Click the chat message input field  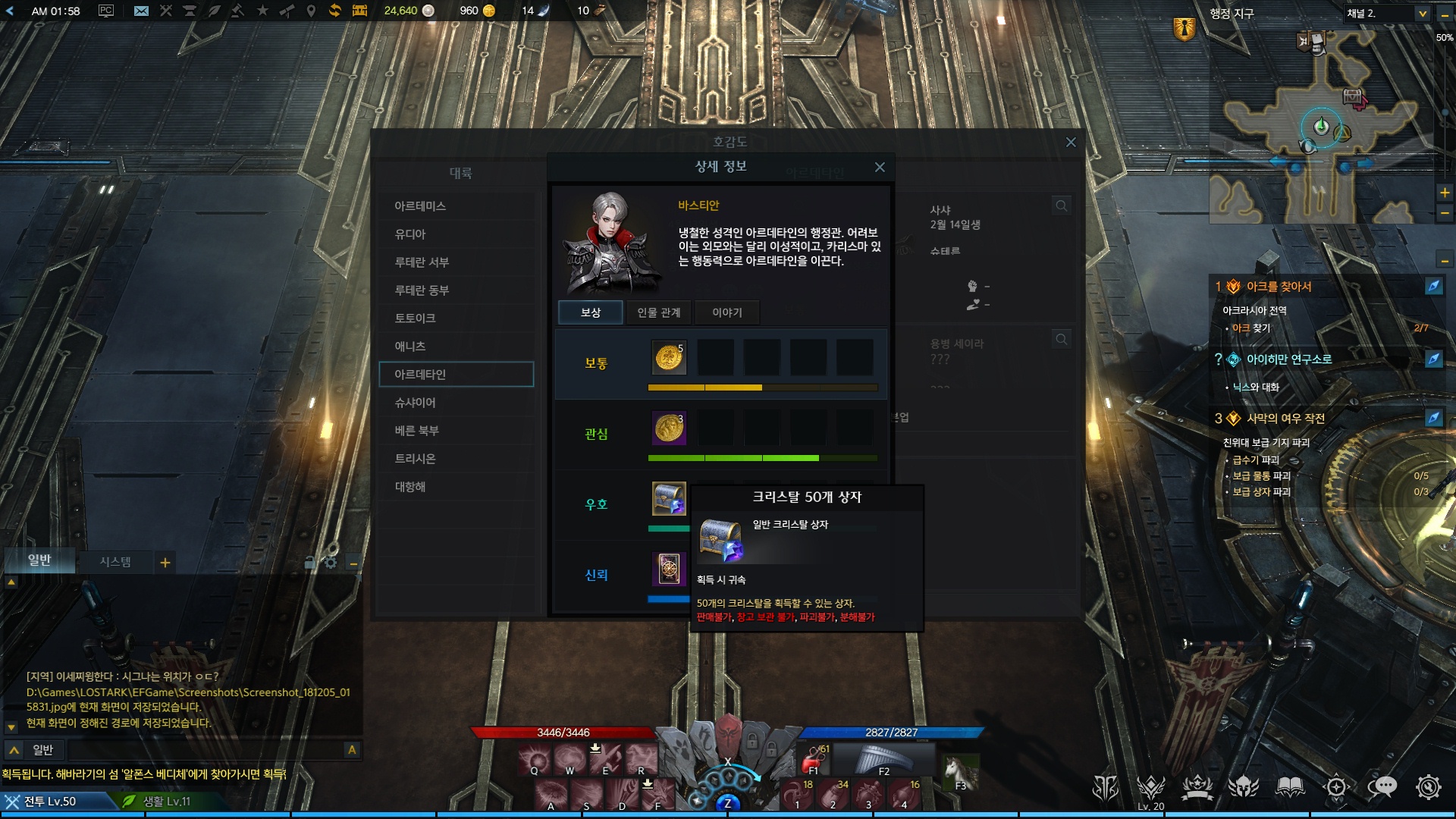[205, 750]
